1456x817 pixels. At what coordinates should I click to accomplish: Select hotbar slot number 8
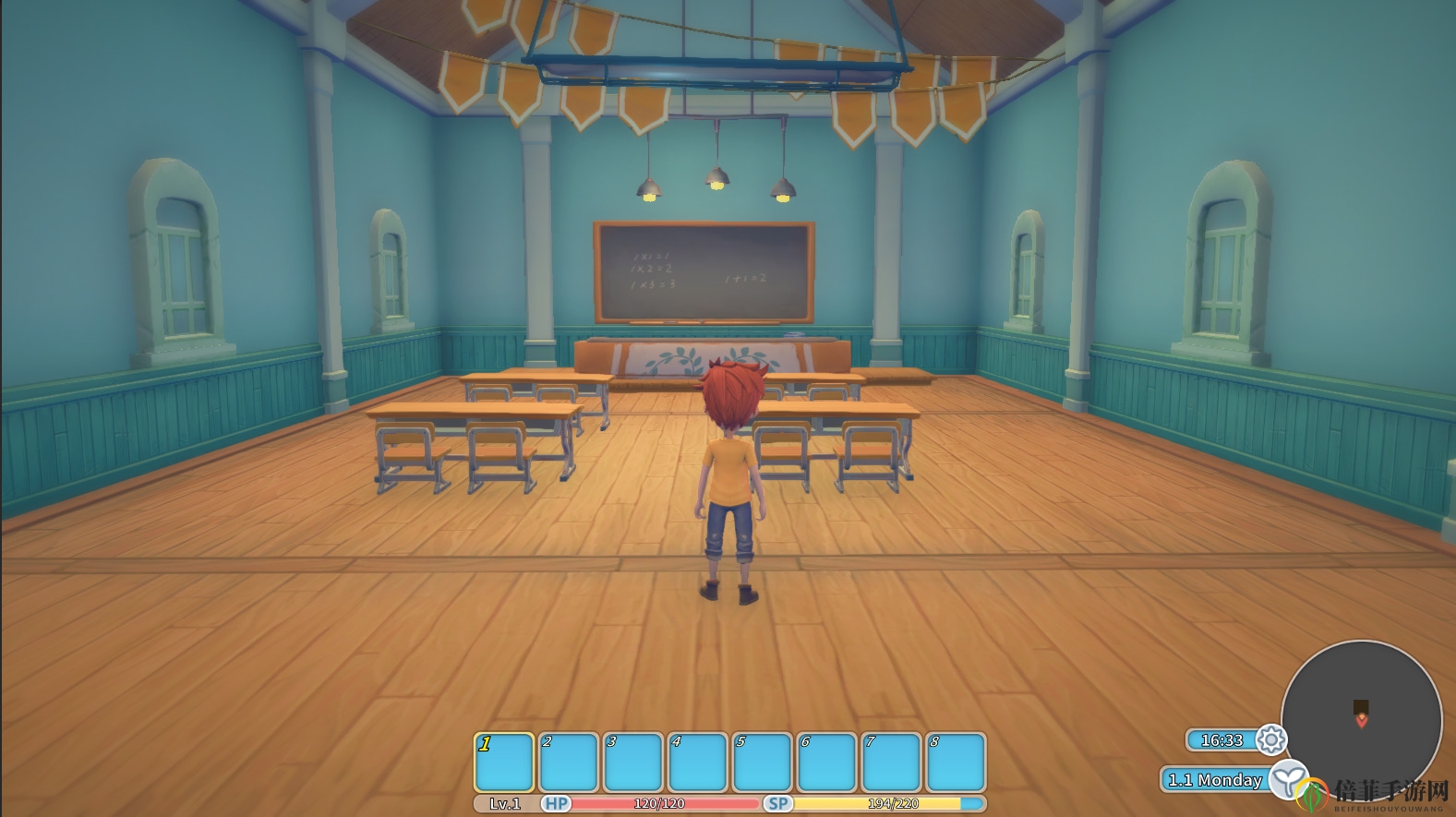(957, 763)
